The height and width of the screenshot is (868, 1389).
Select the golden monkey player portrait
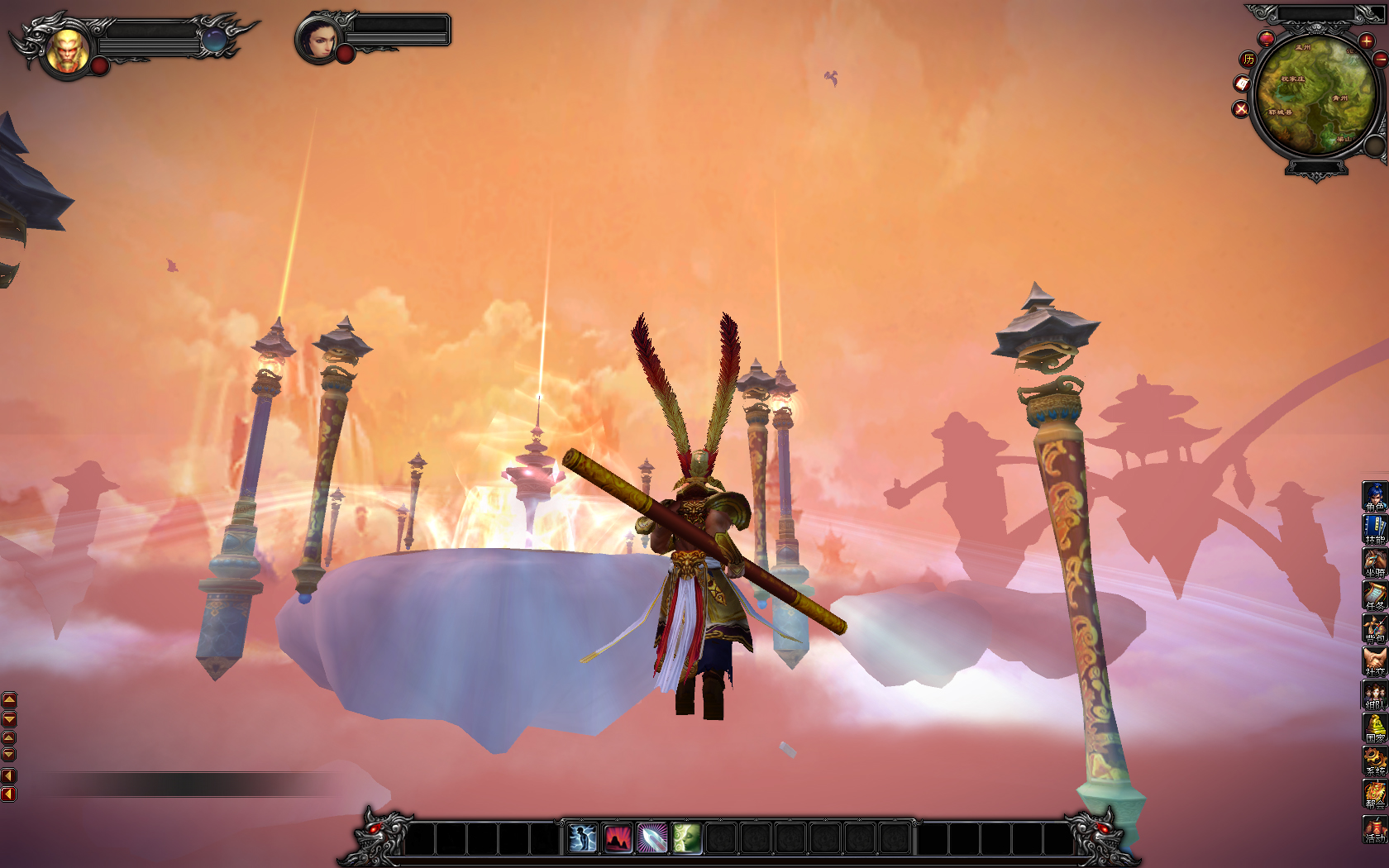click(68, 50)
